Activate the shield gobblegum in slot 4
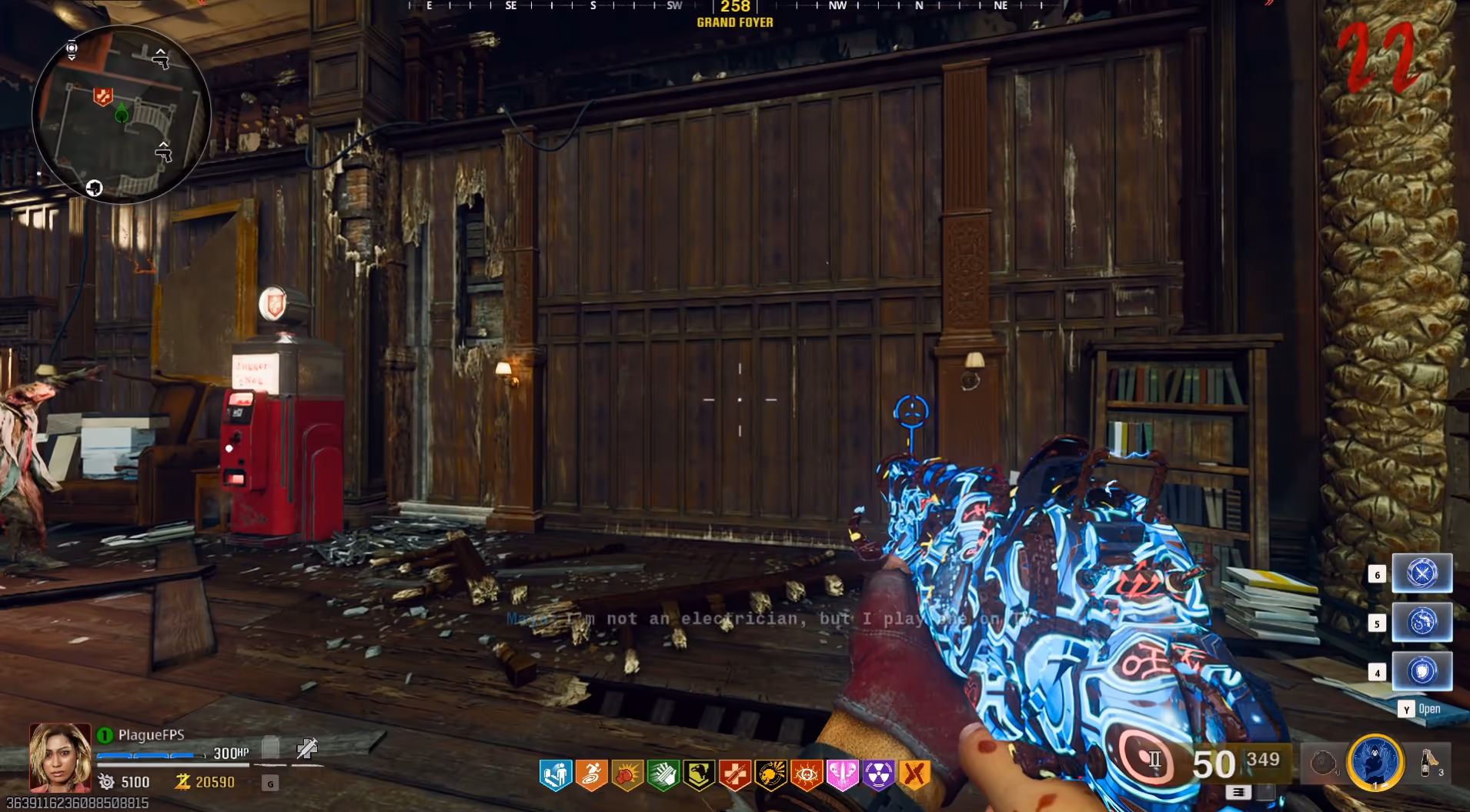 coord(1422,671)
